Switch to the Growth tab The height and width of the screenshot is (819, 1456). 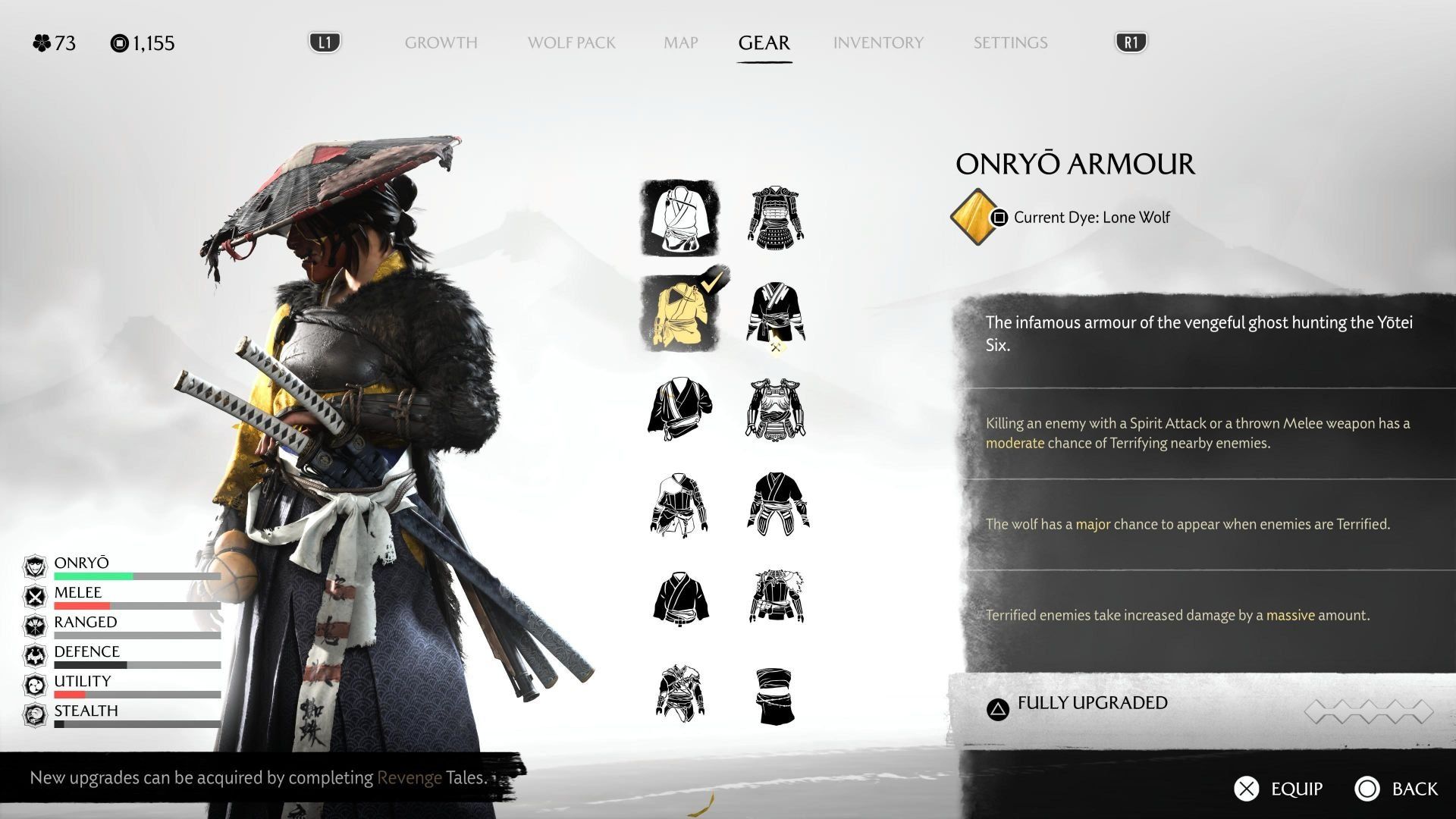point(441,42)
